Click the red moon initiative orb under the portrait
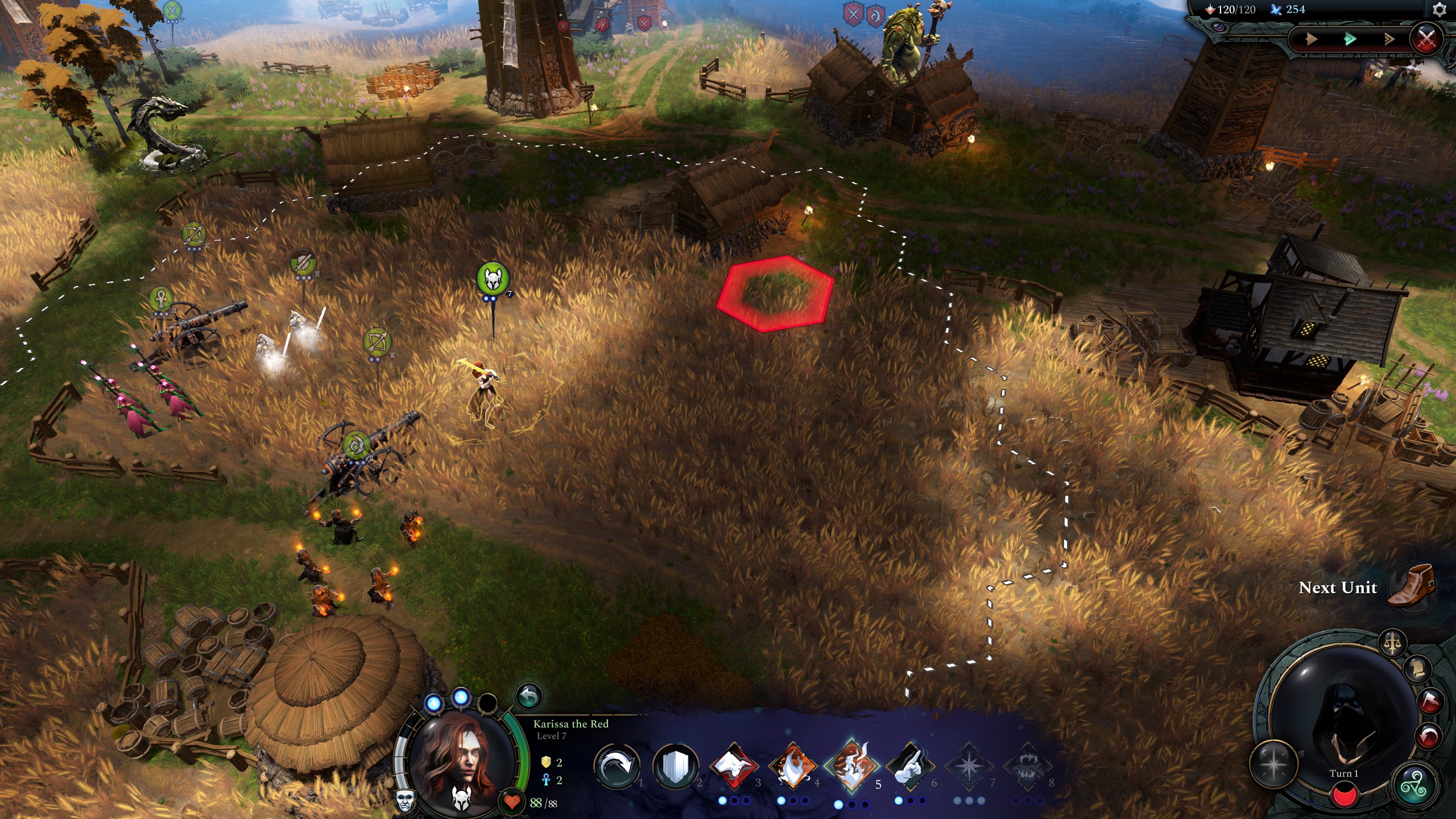This screenshot has width=1456, height=819. 1345,795
